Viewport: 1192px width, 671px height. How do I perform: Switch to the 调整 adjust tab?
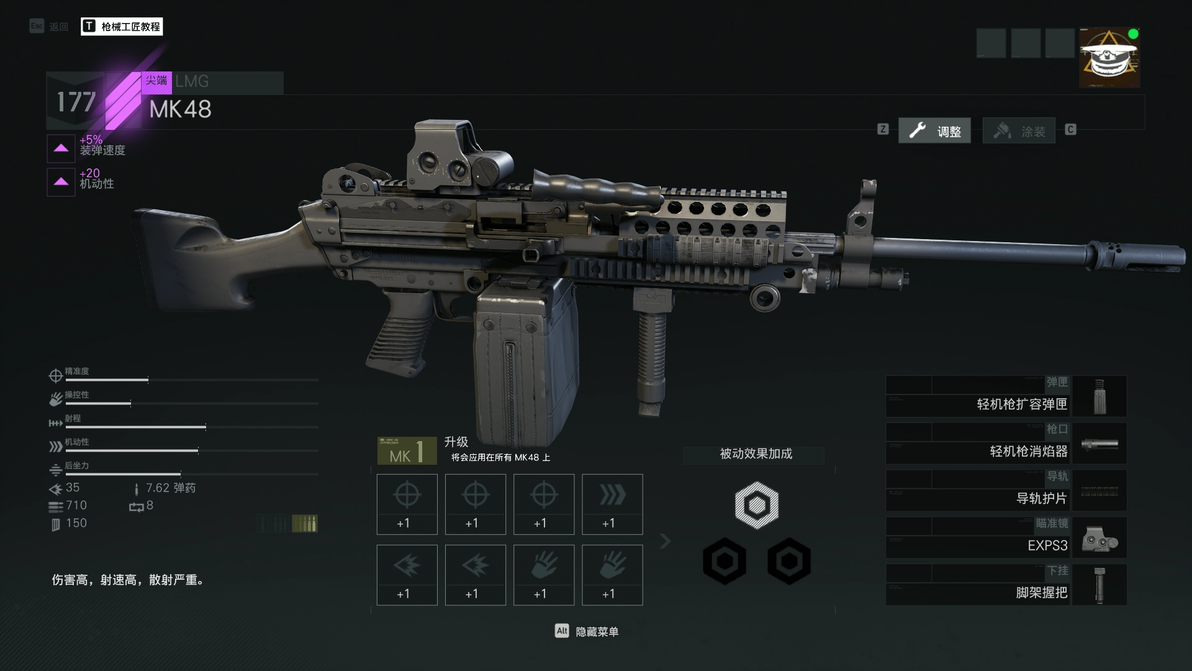pos(935,131)
